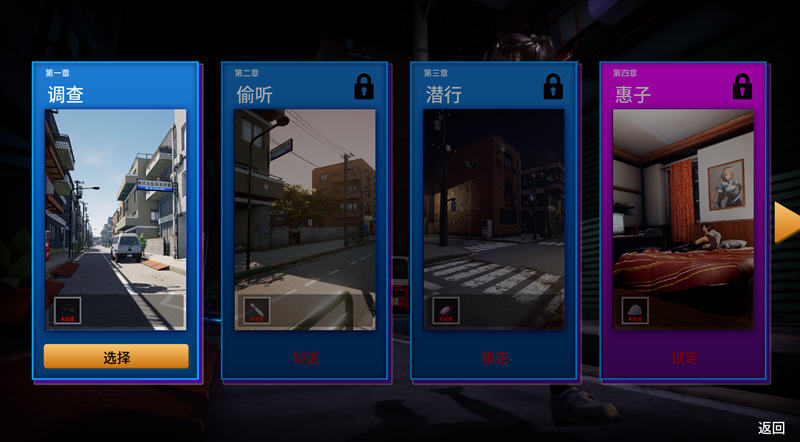
Task: Go back using 返回
Action: point(771,428)
